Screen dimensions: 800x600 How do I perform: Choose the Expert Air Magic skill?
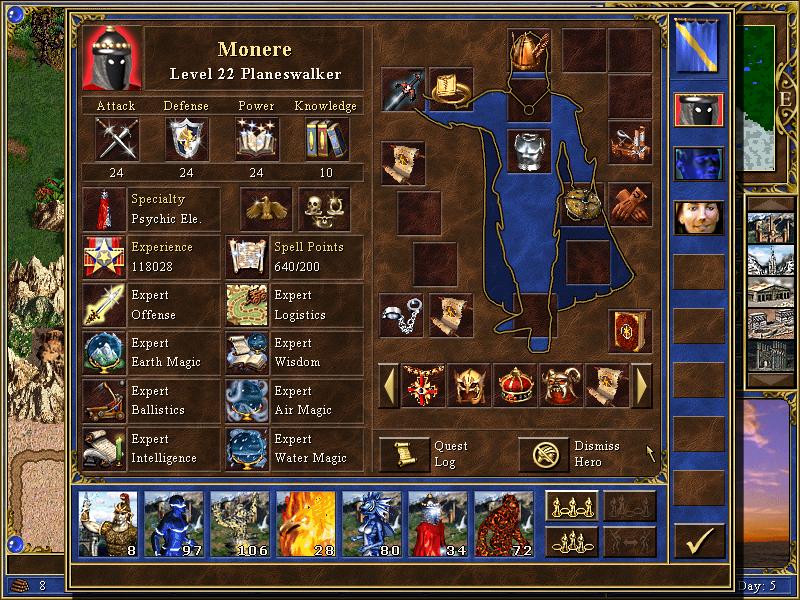[247, 401]
